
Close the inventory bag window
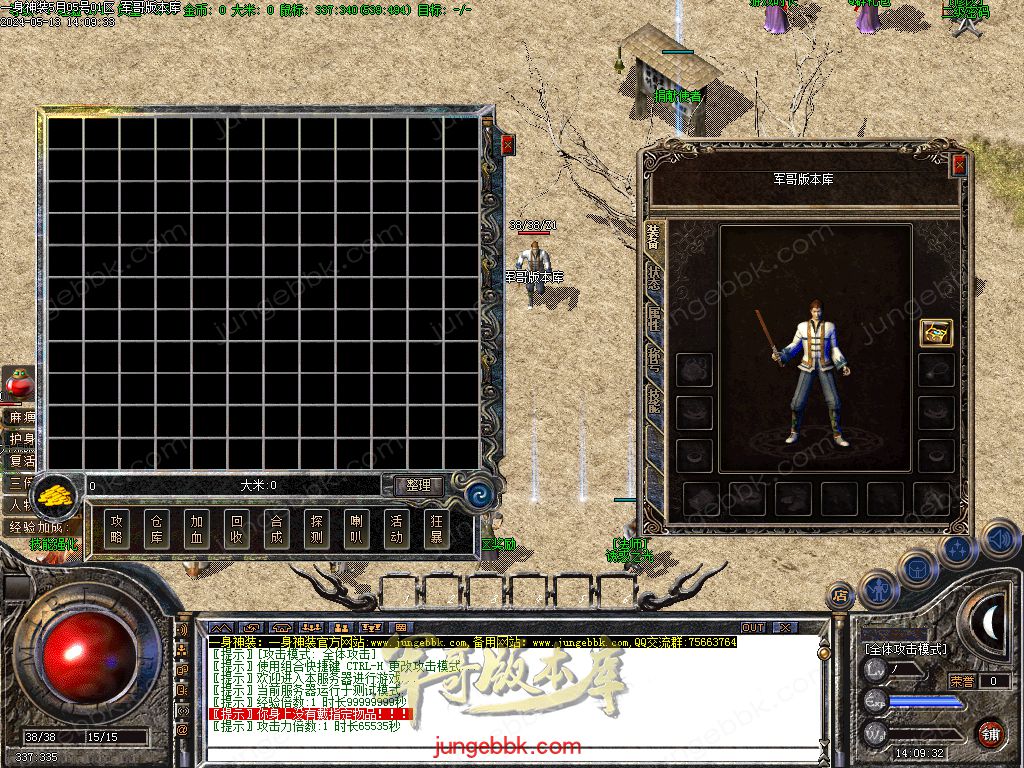click(x=508, y=145)
